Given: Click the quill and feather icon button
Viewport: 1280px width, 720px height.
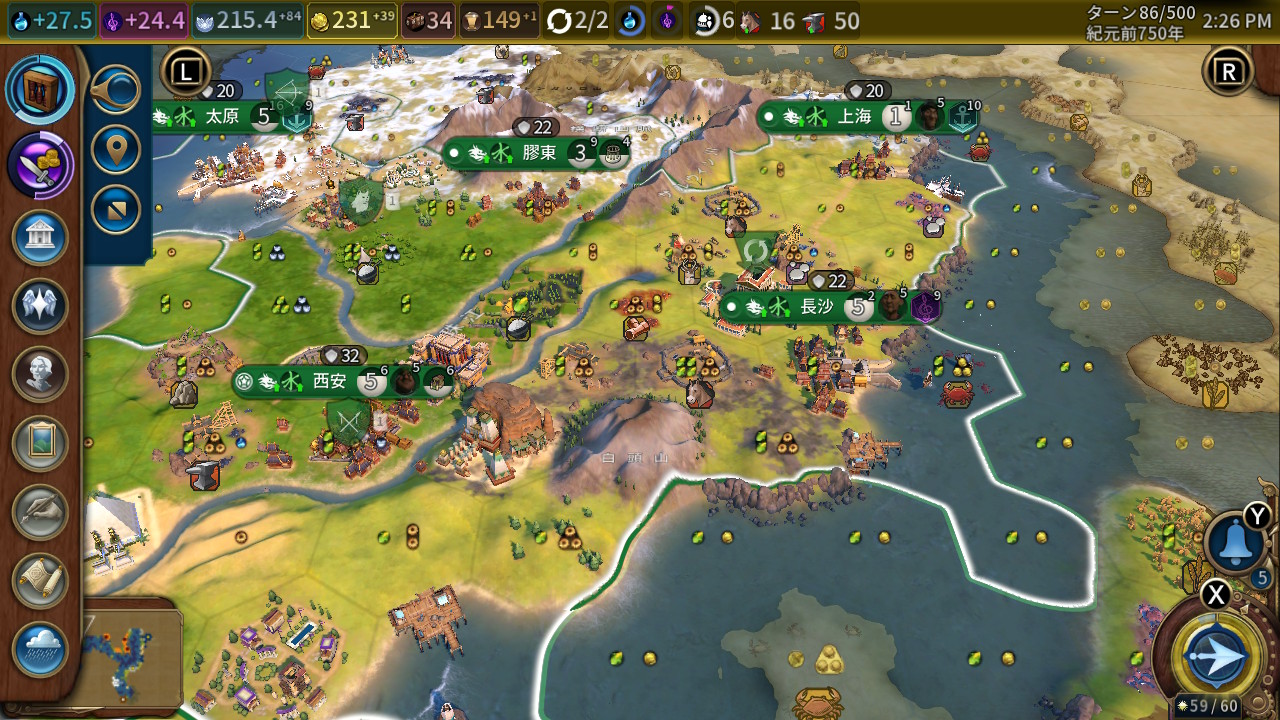Looking at the screenshot, I should pyautogui.click(x=41, y=512).
